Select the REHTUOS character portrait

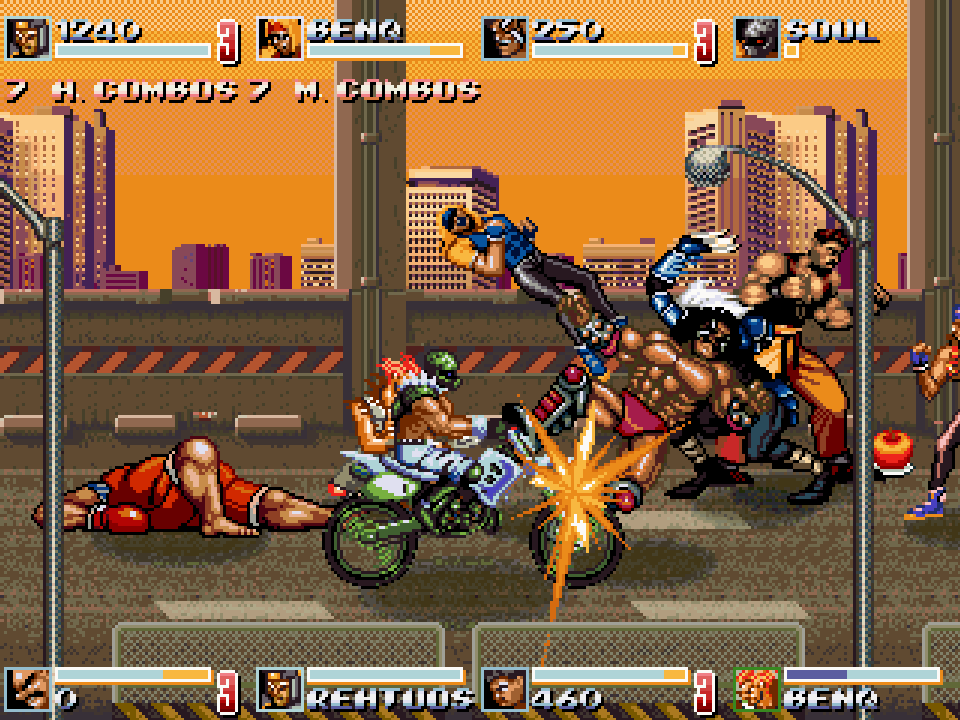(x=280, y=689)
